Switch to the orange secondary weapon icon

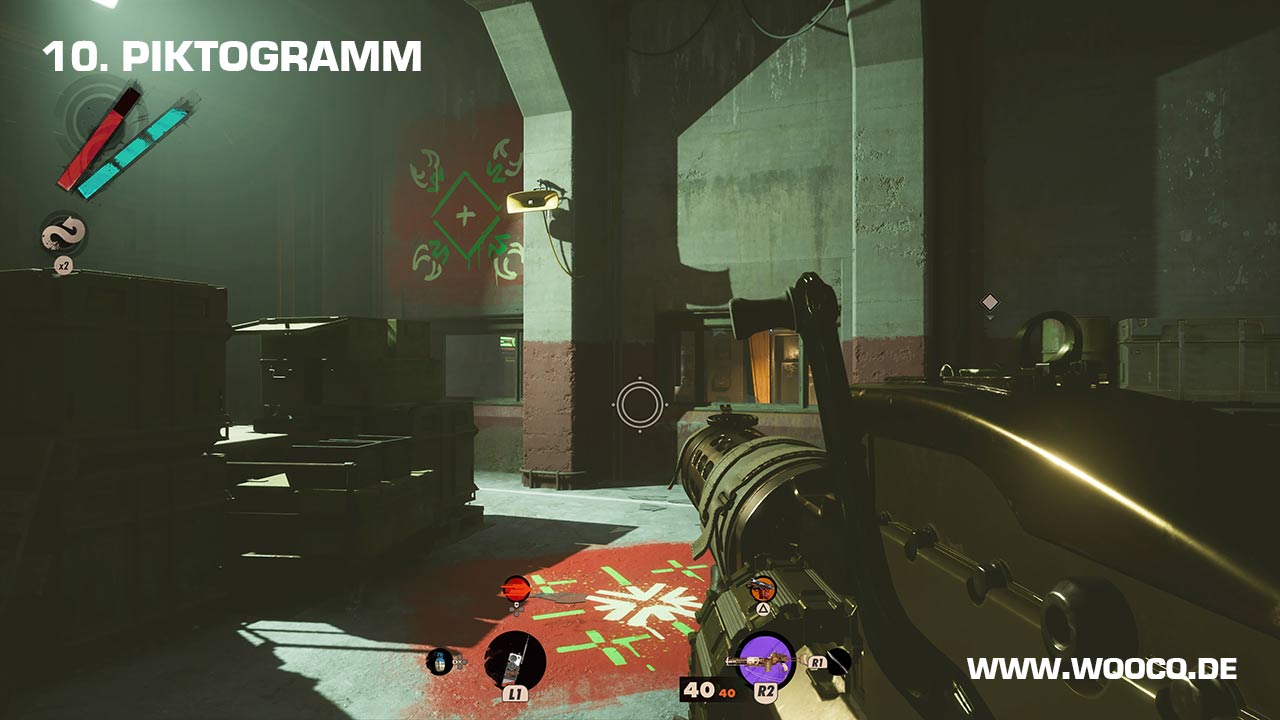point(763,588)
